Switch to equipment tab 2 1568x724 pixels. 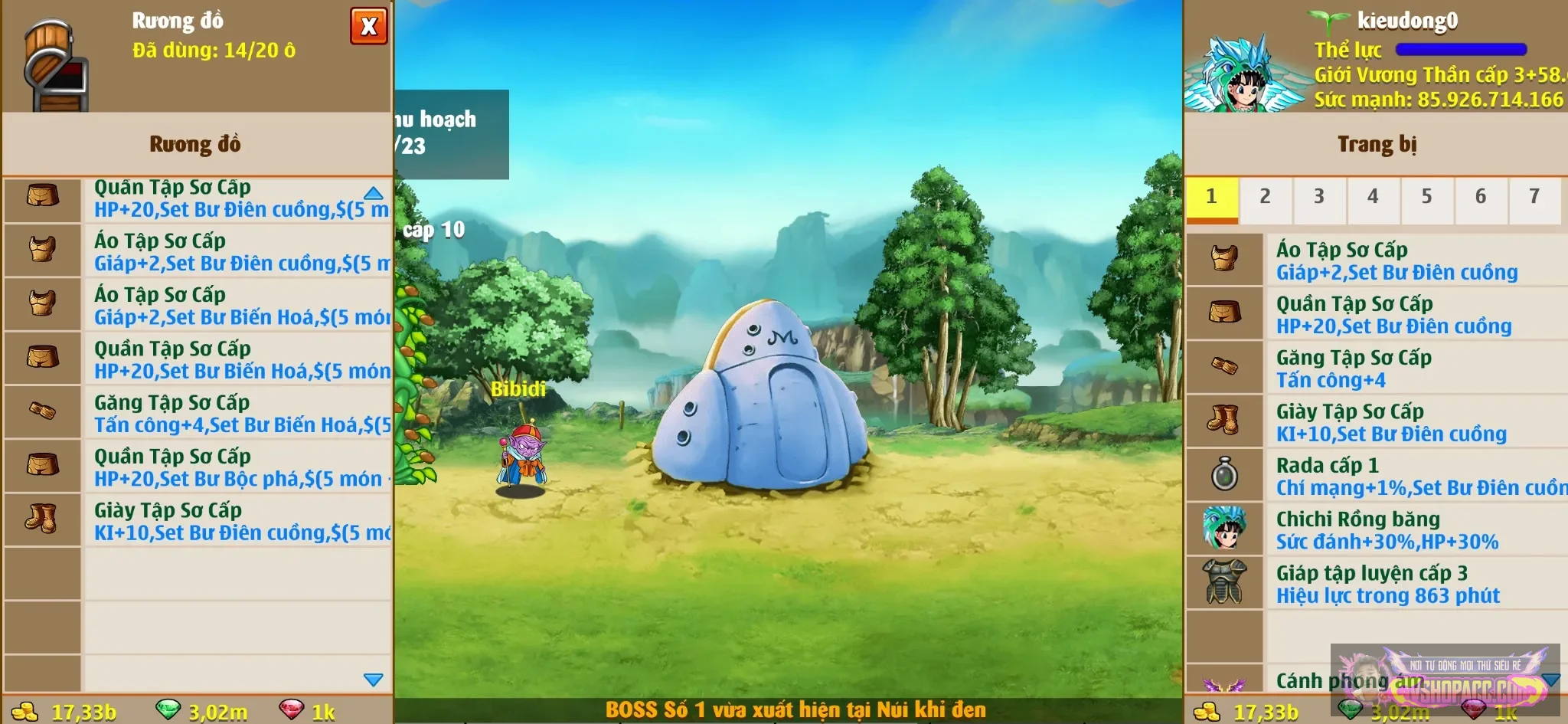1265,198
